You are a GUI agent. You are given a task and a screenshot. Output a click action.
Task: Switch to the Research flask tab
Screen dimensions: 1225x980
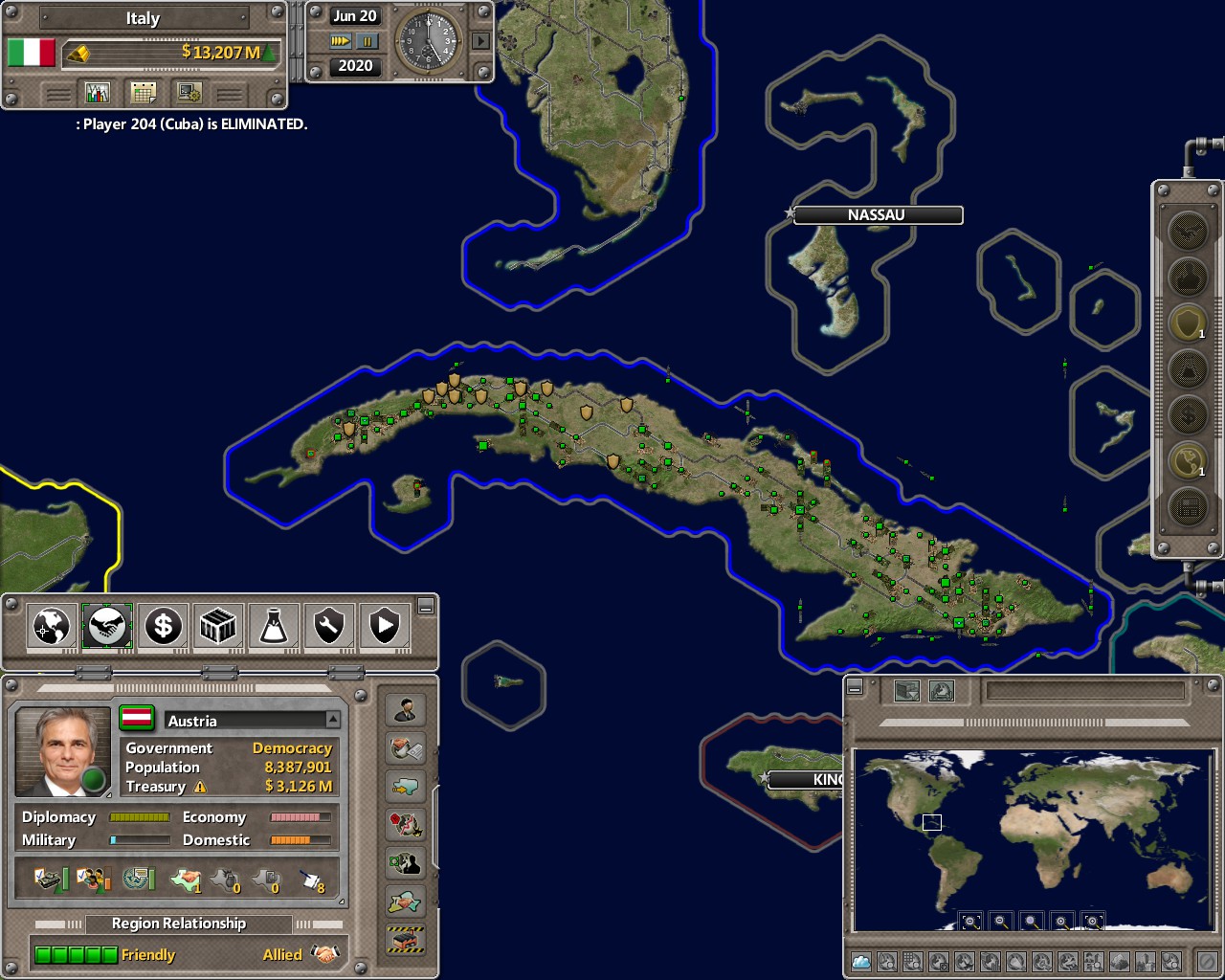point(274,626)
